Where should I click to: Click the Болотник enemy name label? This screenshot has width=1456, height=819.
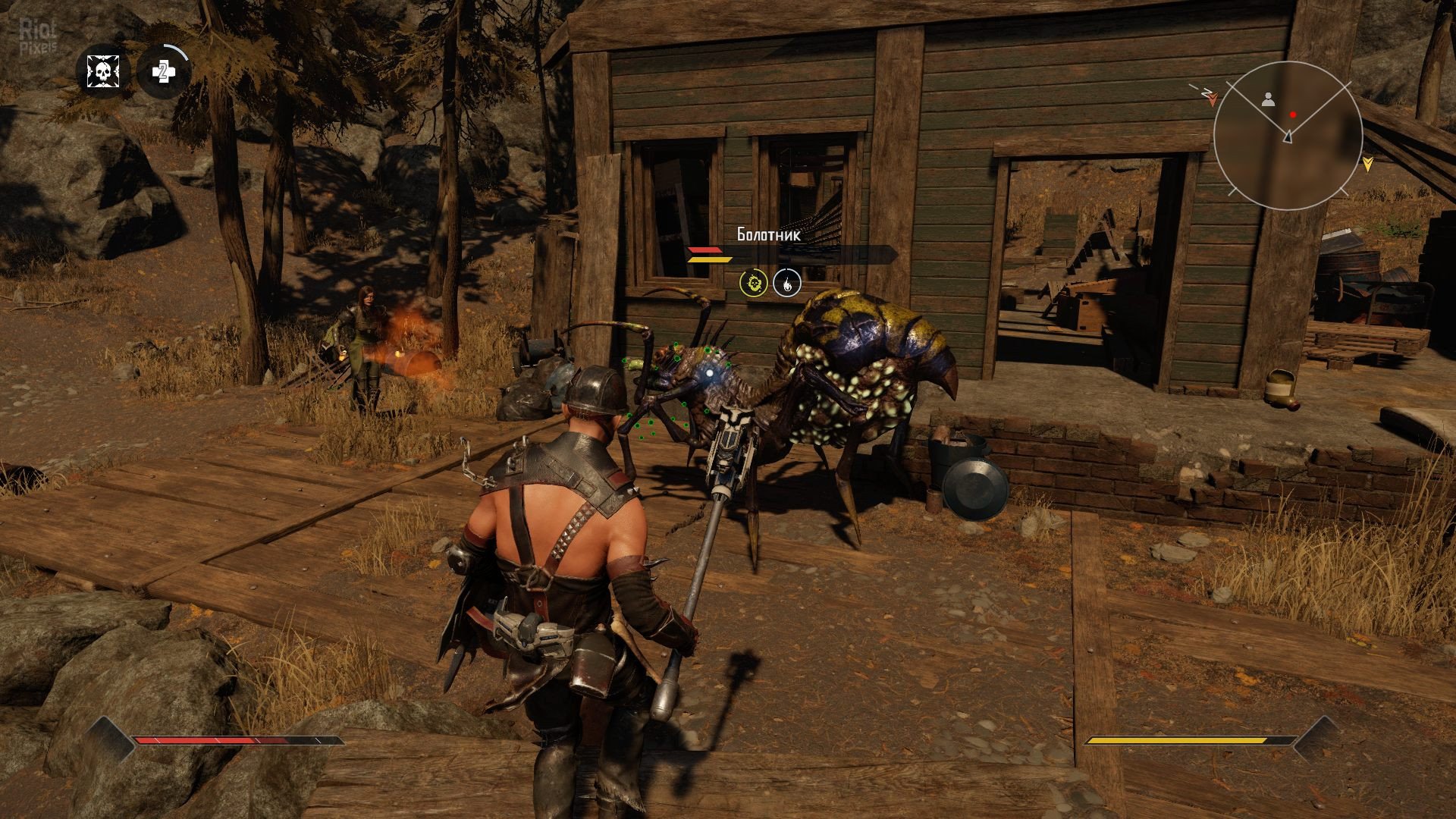768,235
